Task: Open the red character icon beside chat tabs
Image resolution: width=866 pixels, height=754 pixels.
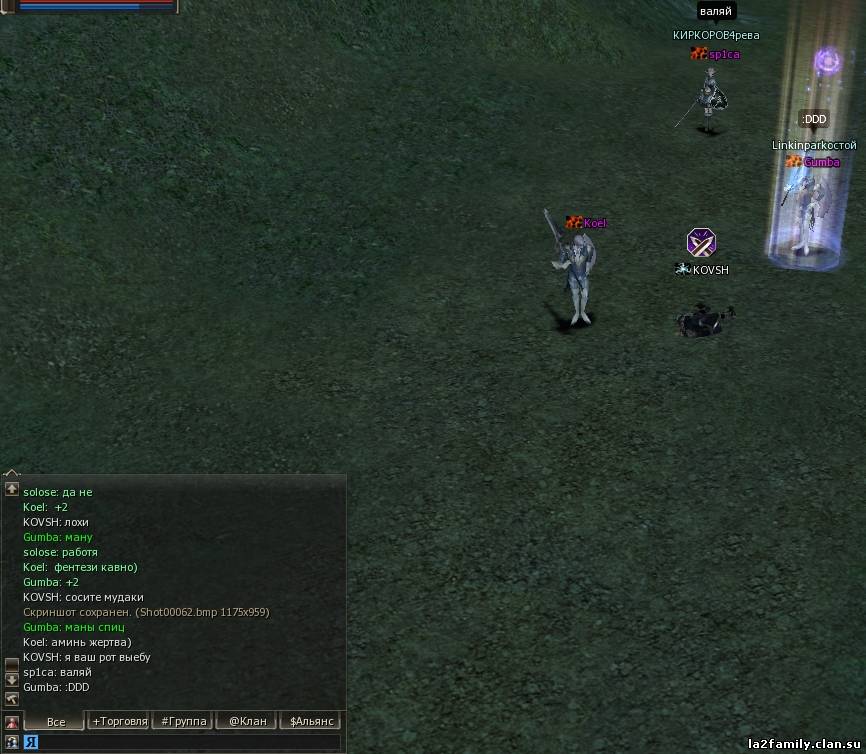Action: tap(12, 722)
